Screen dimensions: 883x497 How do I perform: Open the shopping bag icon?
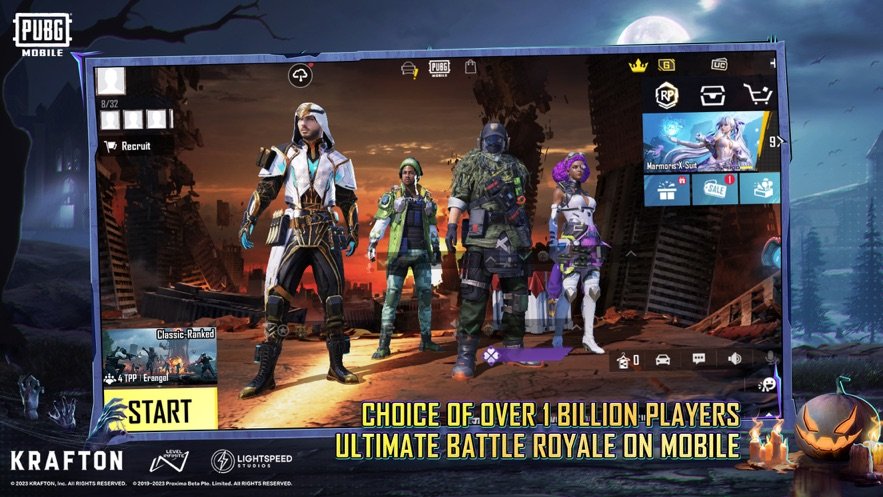[470, 67]
